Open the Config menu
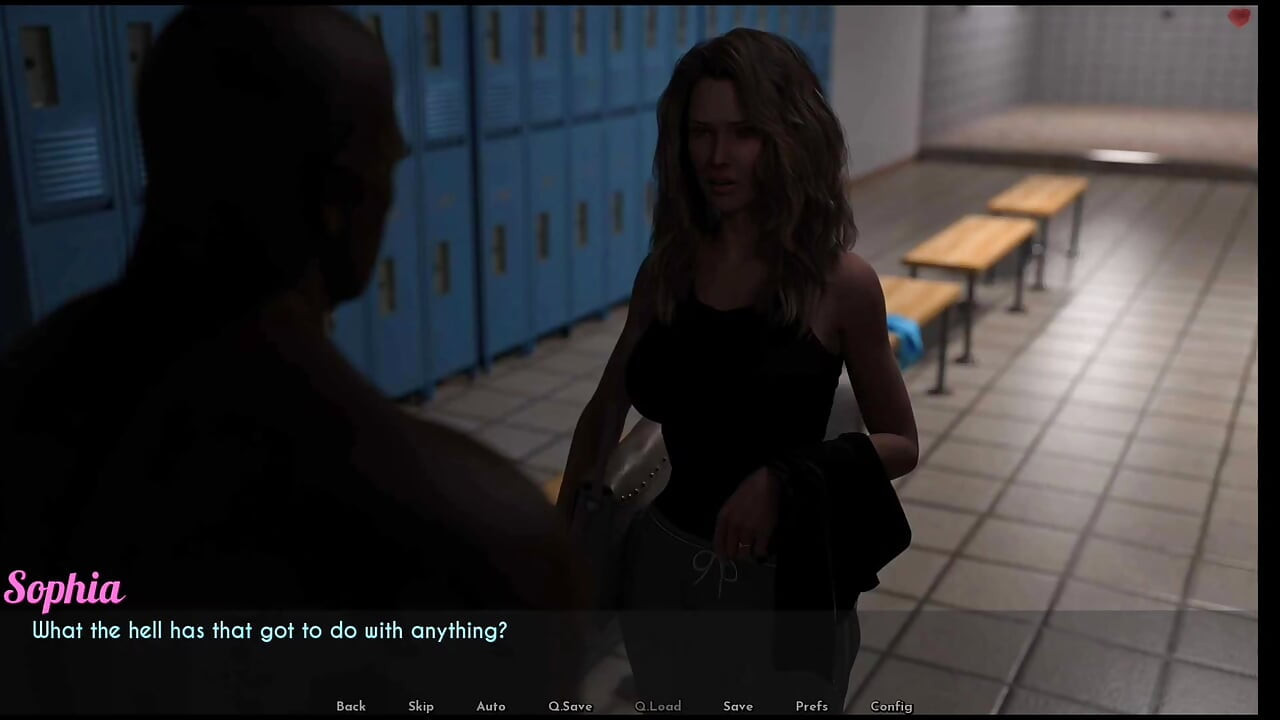Image resolution: width=1280 pixels, height=720 pixels. click(x=891, y=706)
